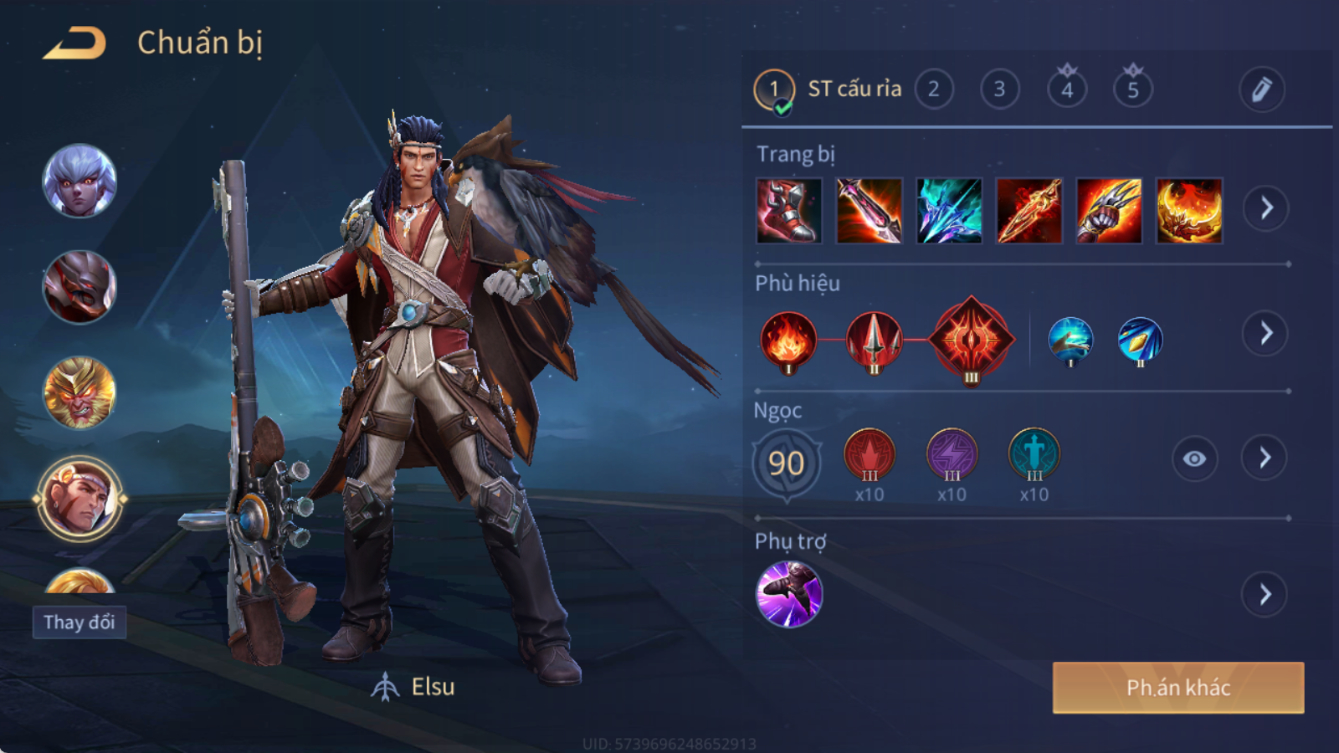Edit loadout name with the pencil icon
This screenshot has width=1339, height=753.
pos(1261,90)
